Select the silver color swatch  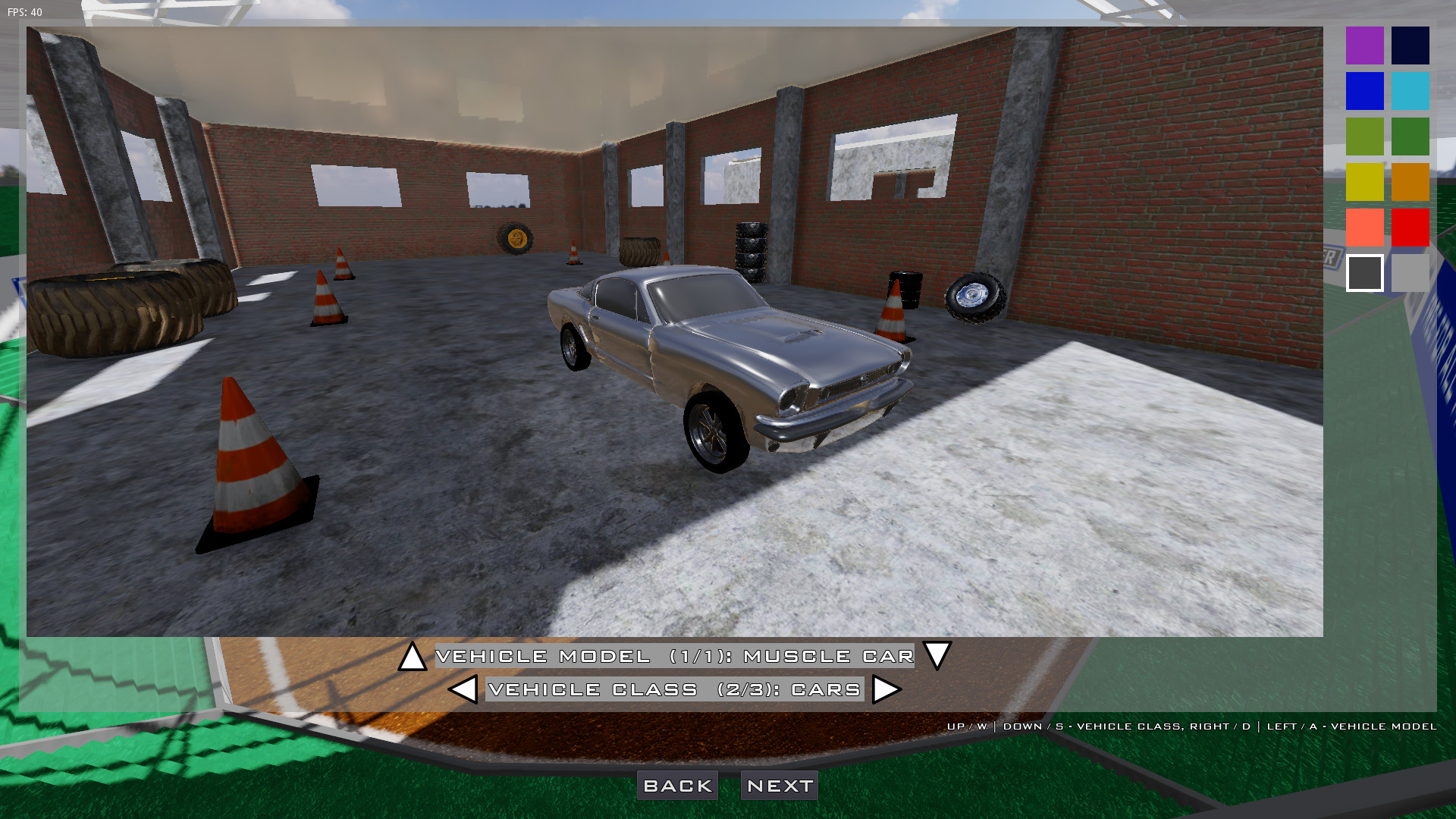pyautogui.click(x=1410, y=273)
